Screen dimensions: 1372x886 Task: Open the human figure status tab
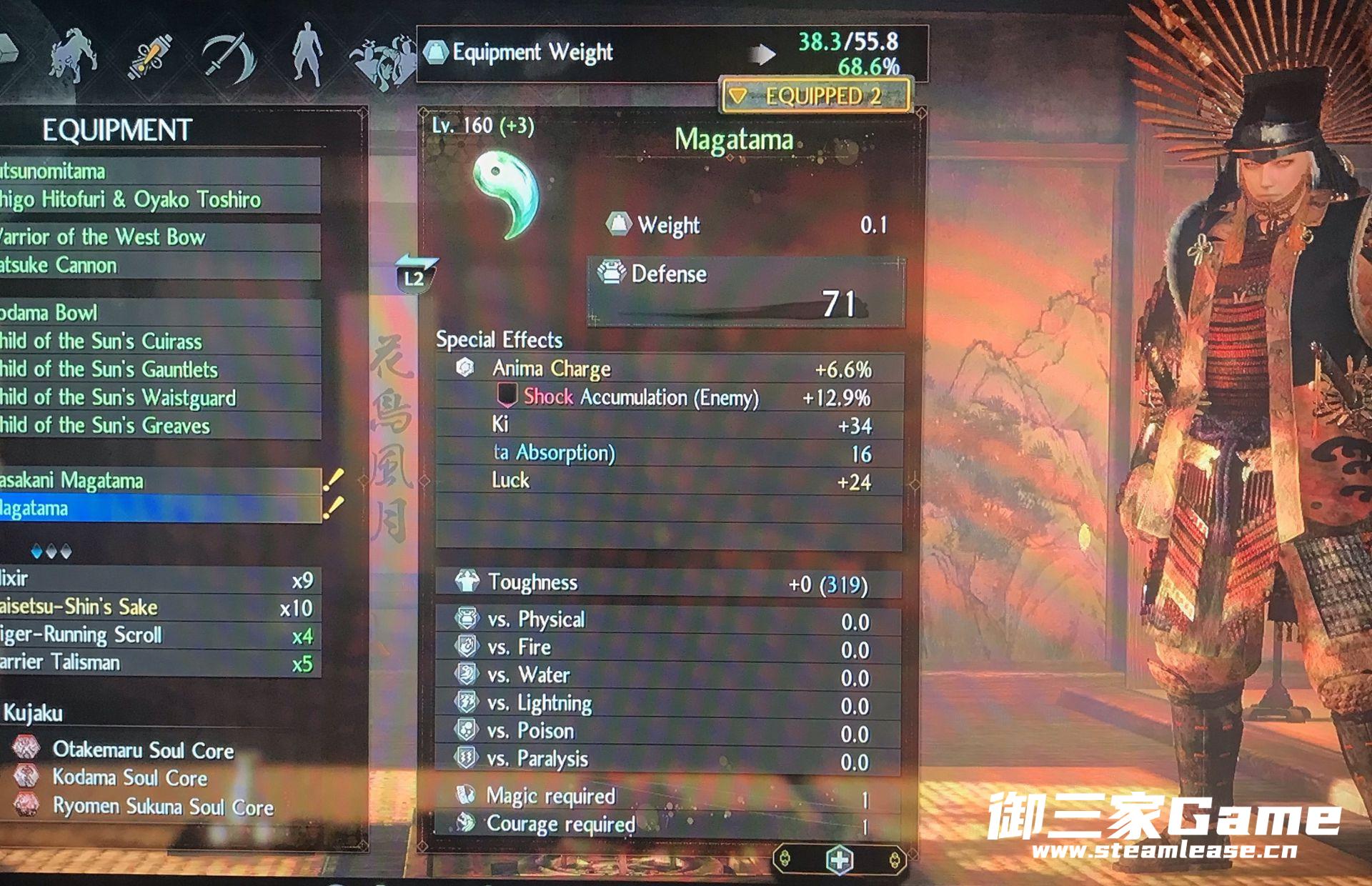[308, 54]
